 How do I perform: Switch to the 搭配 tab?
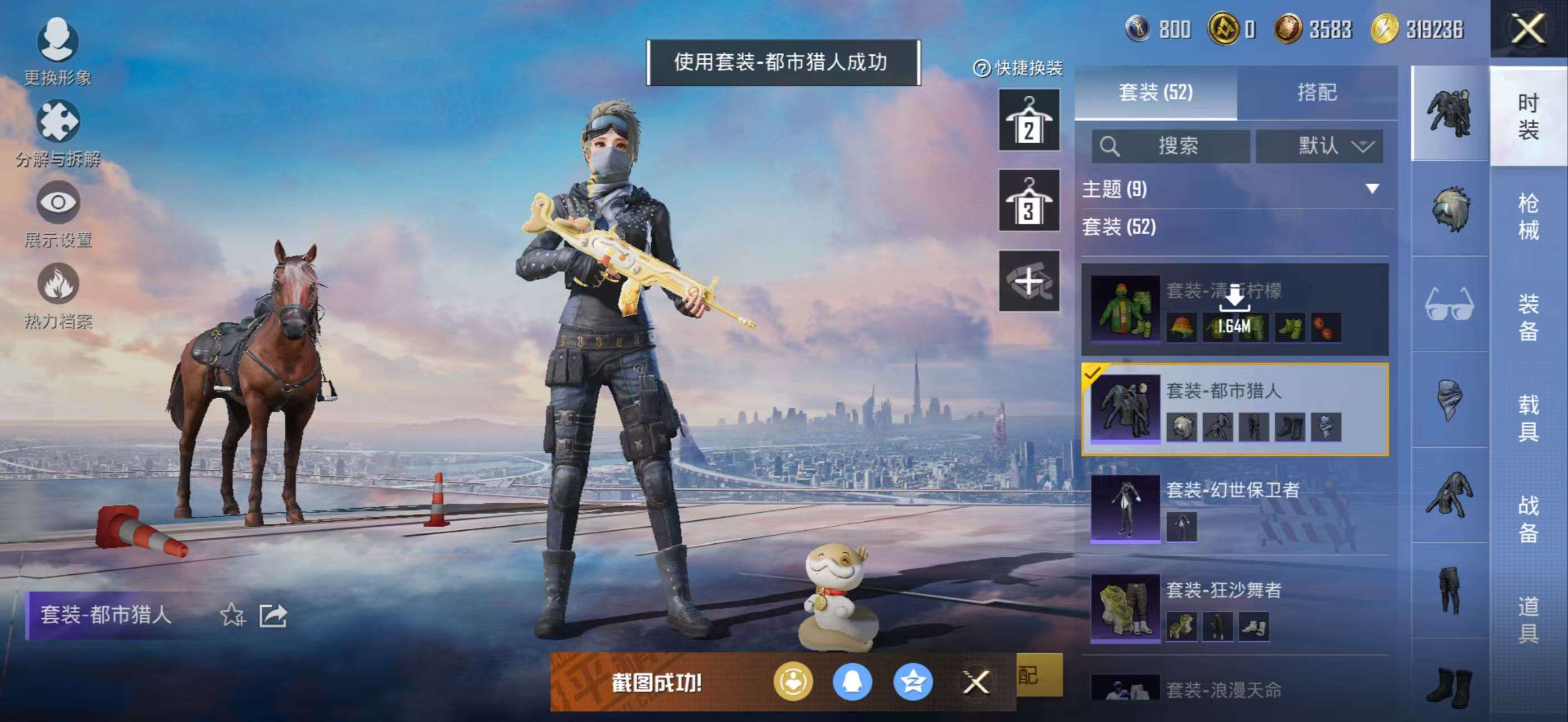pos(1317,93)
